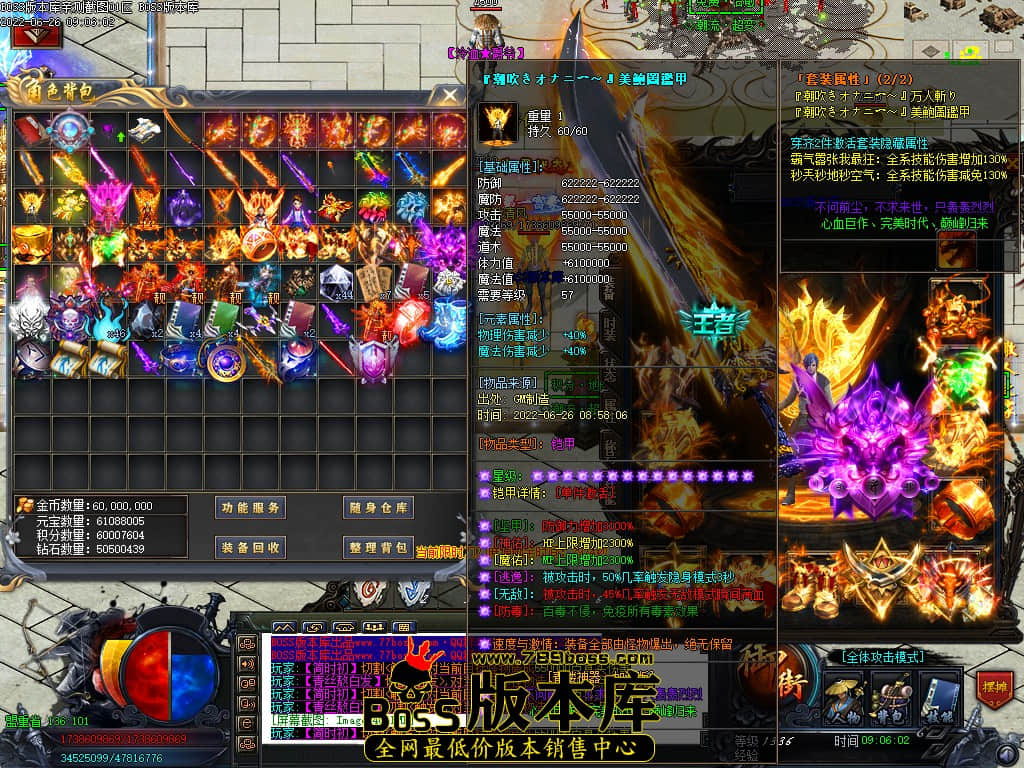Click the 装备回收 equipment recycle button
Image resolution: width=1024 pixels, height=768 pixels.
tap(251, 547)
